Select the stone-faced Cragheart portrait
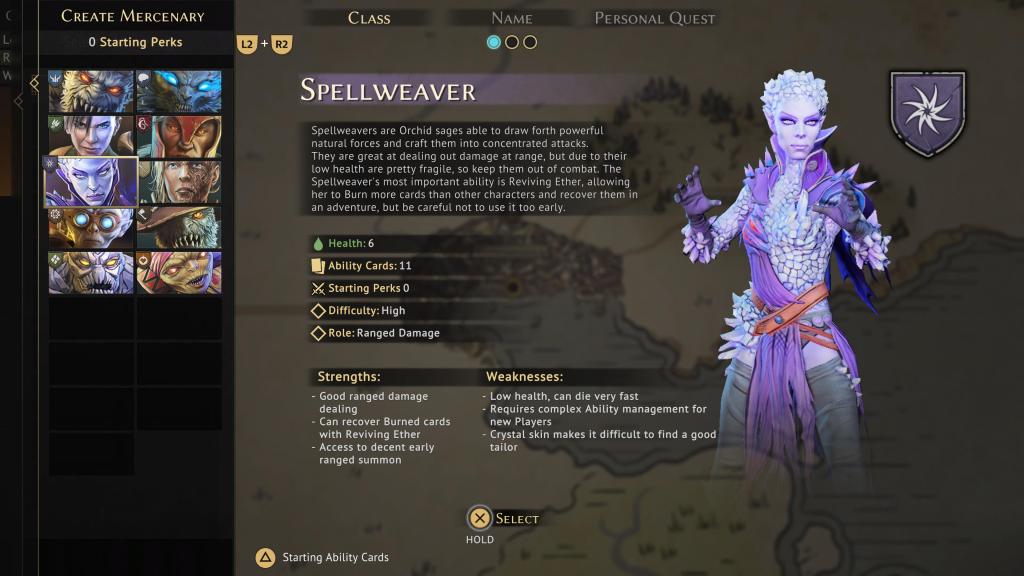 pyautogui.click(x=91, y=272)
